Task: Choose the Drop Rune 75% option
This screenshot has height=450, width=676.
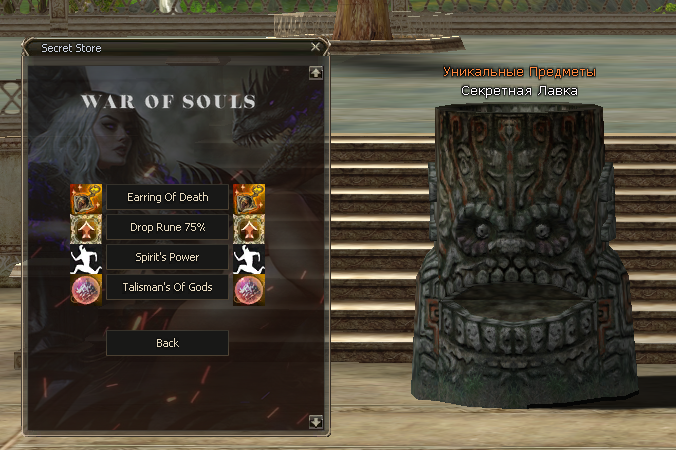Action: click(167, 227)
